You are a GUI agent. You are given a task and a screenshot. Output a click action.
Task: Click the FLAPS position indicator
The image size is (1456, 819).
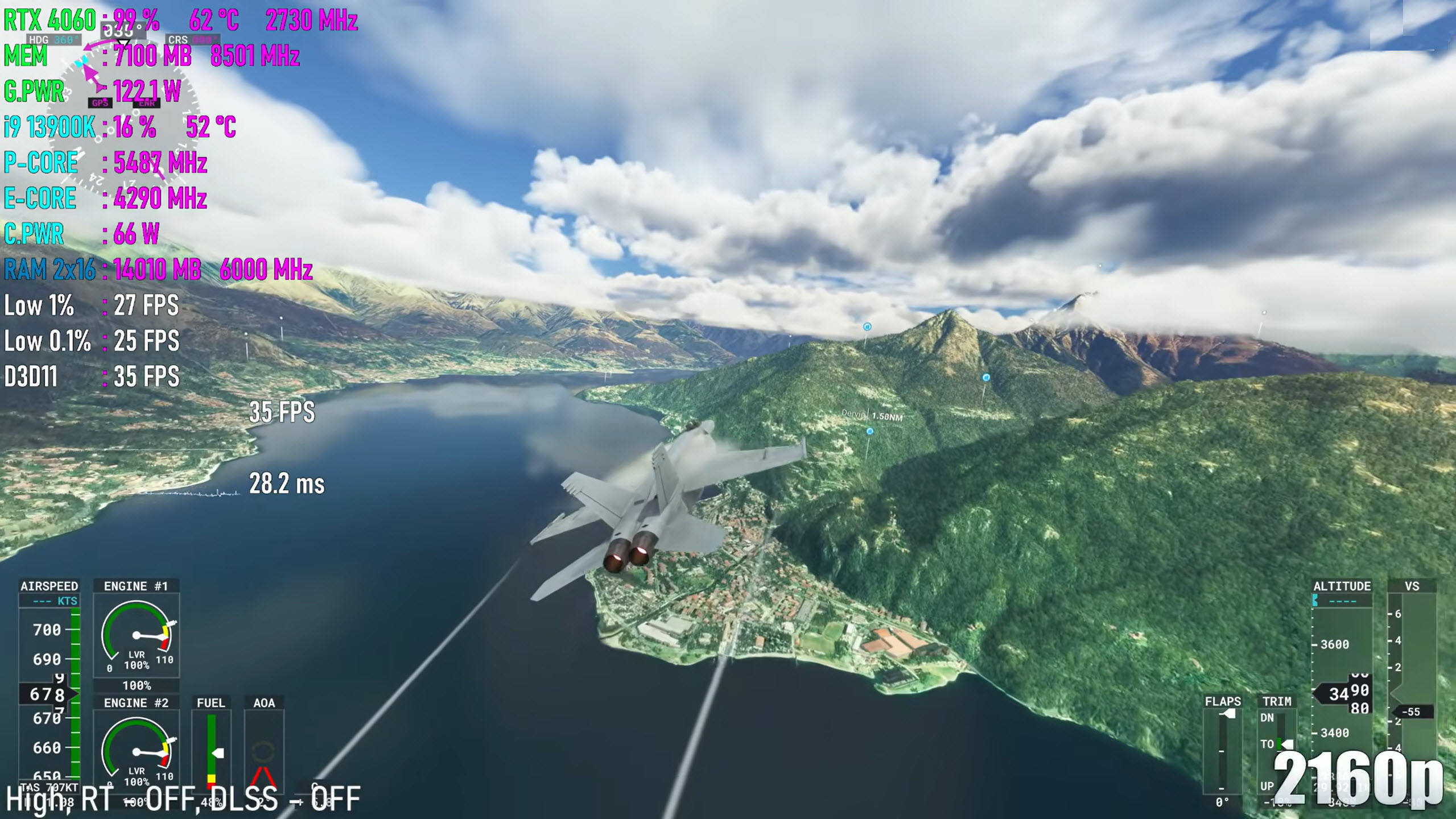tap(1222, 751)
